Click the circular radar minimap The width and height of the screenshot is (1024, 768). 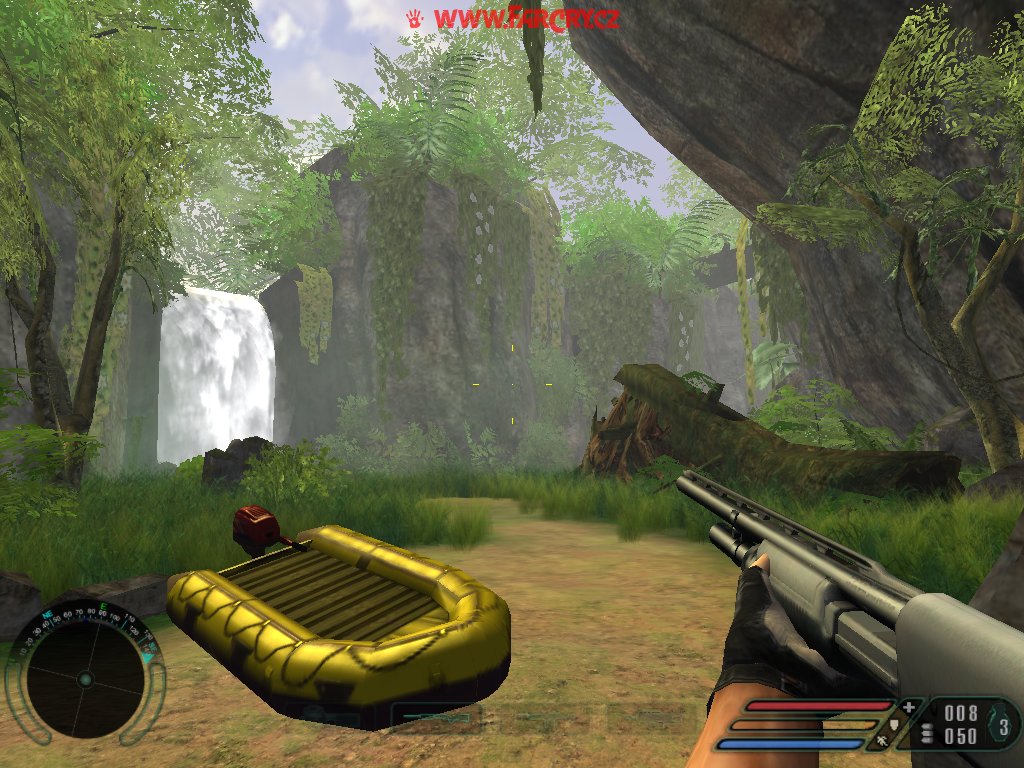[84, 679]
